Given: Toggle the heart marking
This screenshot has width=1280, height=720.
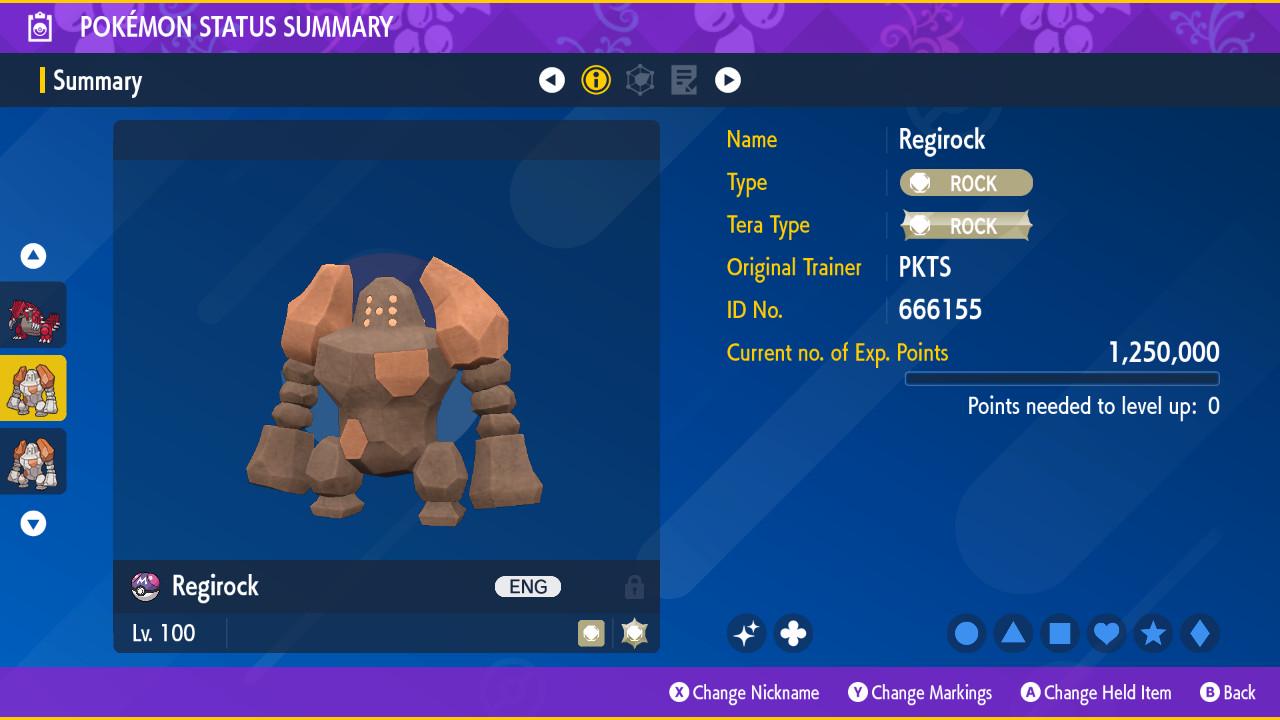Looking at the screenshot, I should point(1106,633).
